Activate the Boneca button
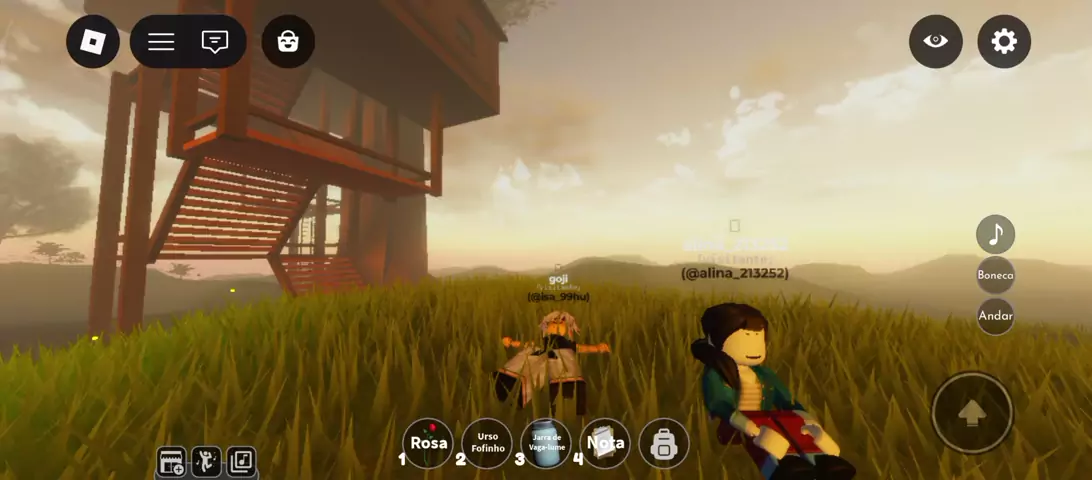1092x480 pixels. click(995, 275)
